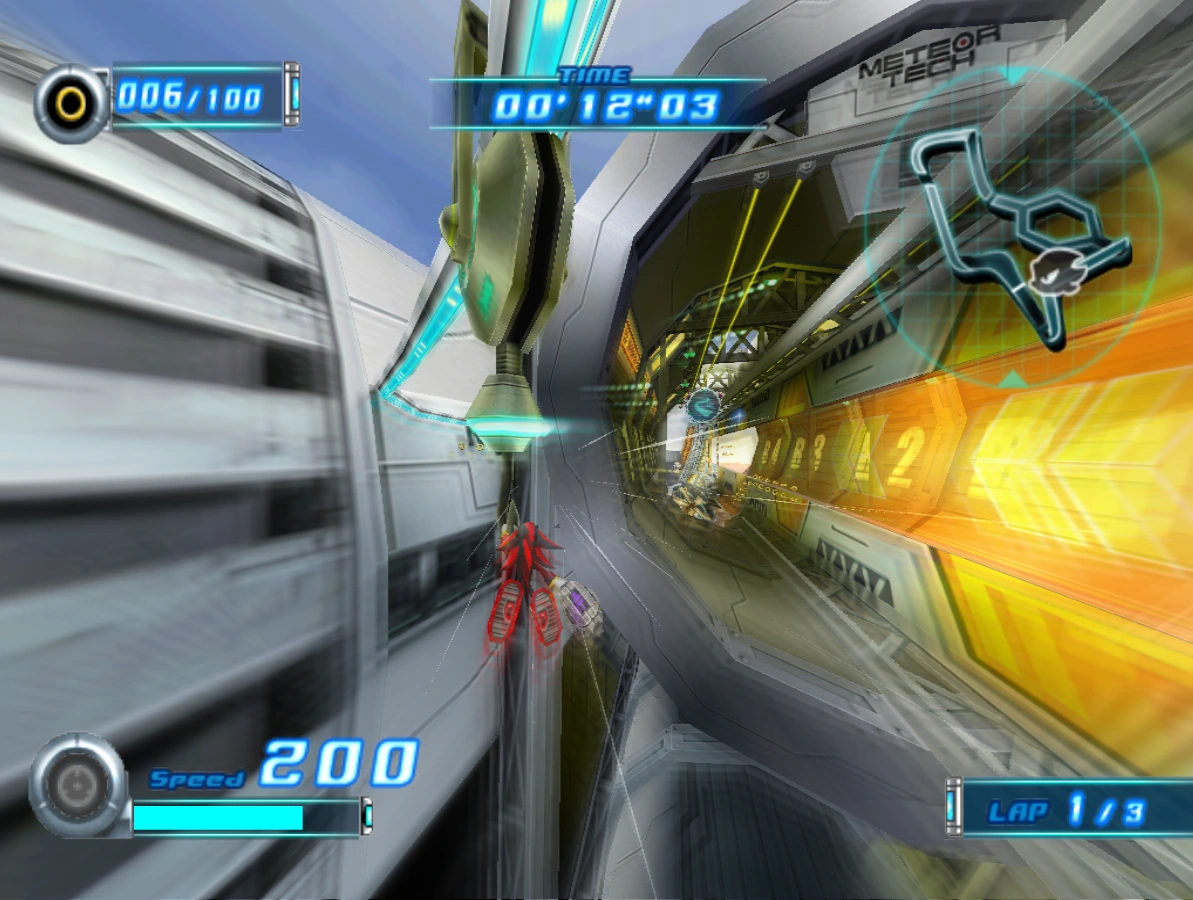Click the circular track minimap

pos(1012,228)
